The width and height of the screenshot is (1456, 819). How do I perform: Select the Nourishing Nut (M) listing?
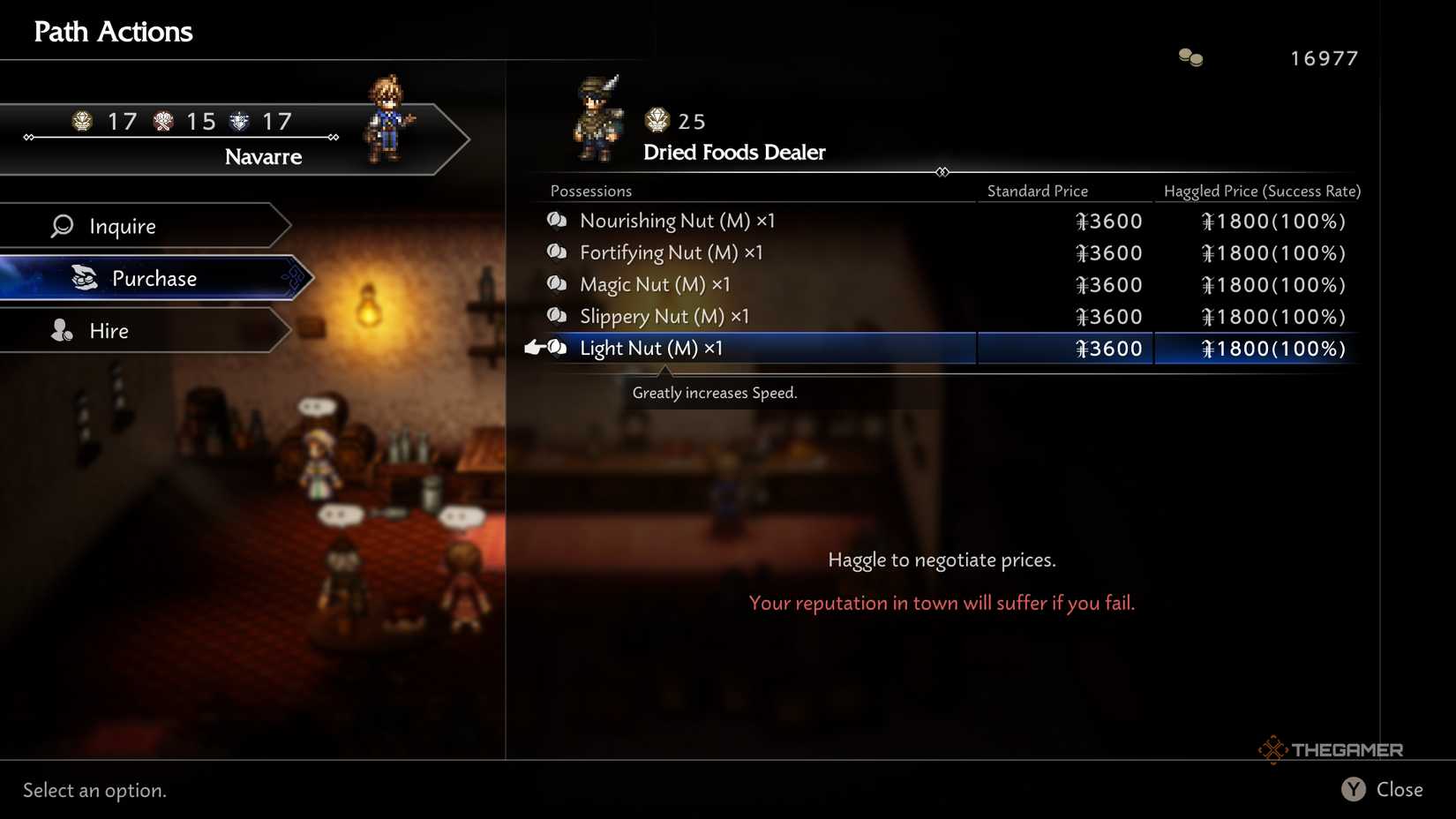tap(676, 221)
